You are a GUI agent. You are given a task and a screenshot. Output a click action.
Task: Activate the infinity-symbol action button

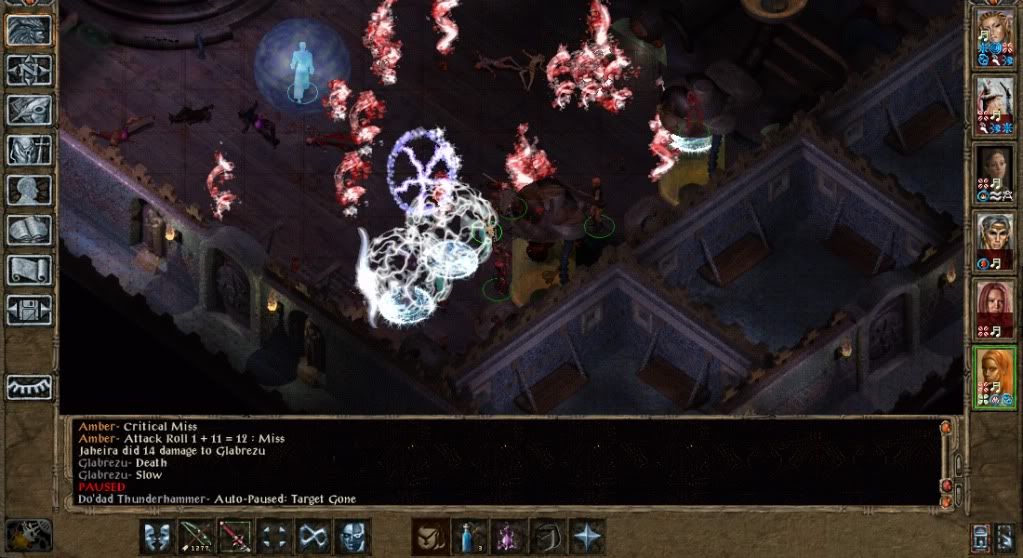[313, 536]
